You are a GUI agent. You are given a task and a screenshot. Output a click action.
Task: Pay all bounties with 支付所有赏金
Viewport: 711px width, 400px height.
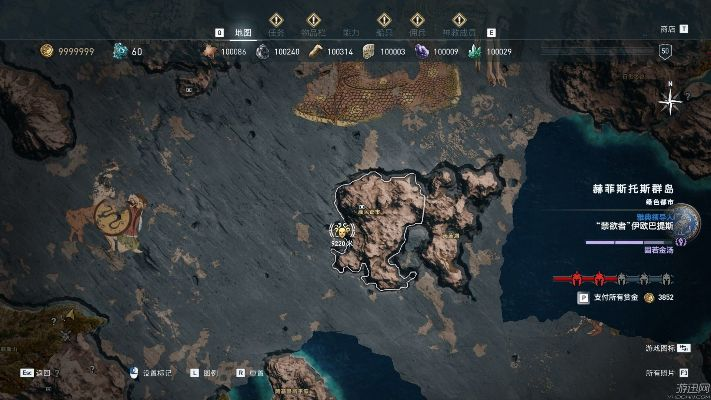coord(610,298)
